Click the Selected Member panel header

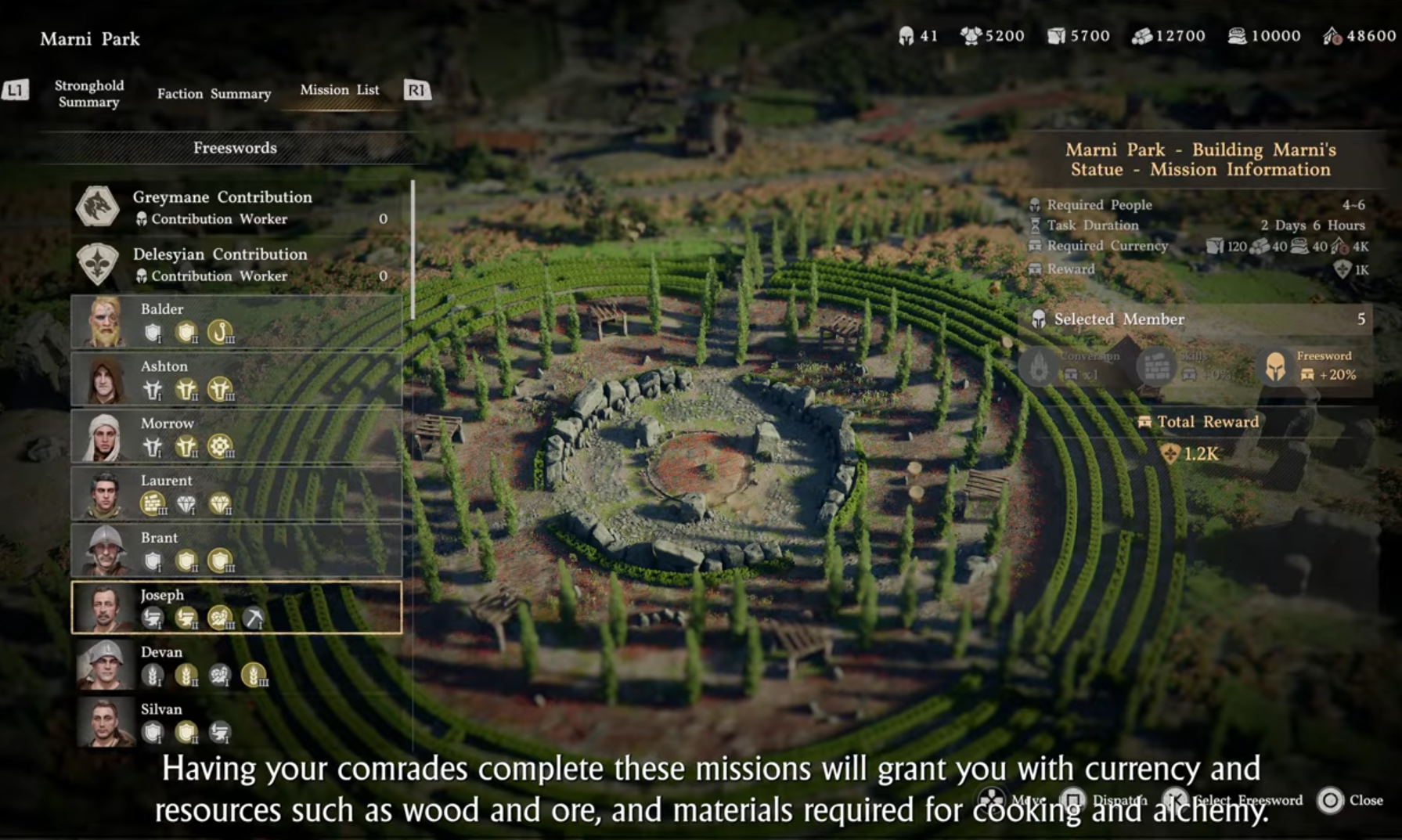tap(1198, 319)
